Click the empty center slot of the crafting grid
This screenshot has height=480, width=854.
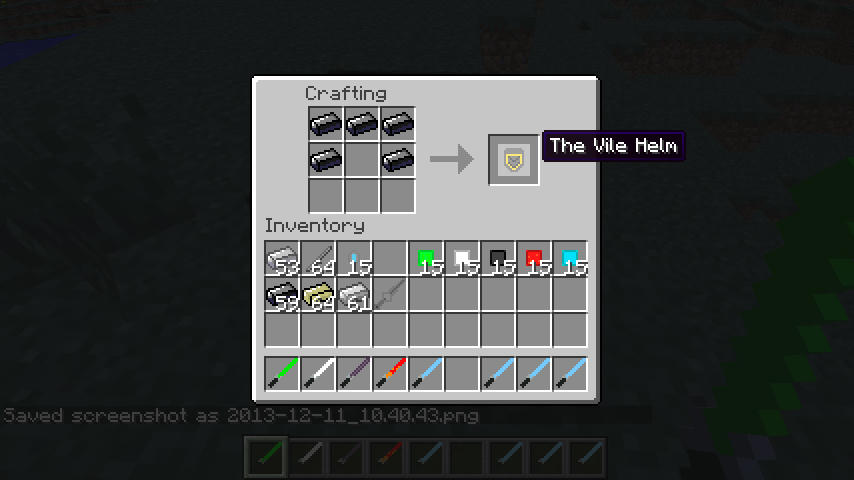tap(362, 160)
